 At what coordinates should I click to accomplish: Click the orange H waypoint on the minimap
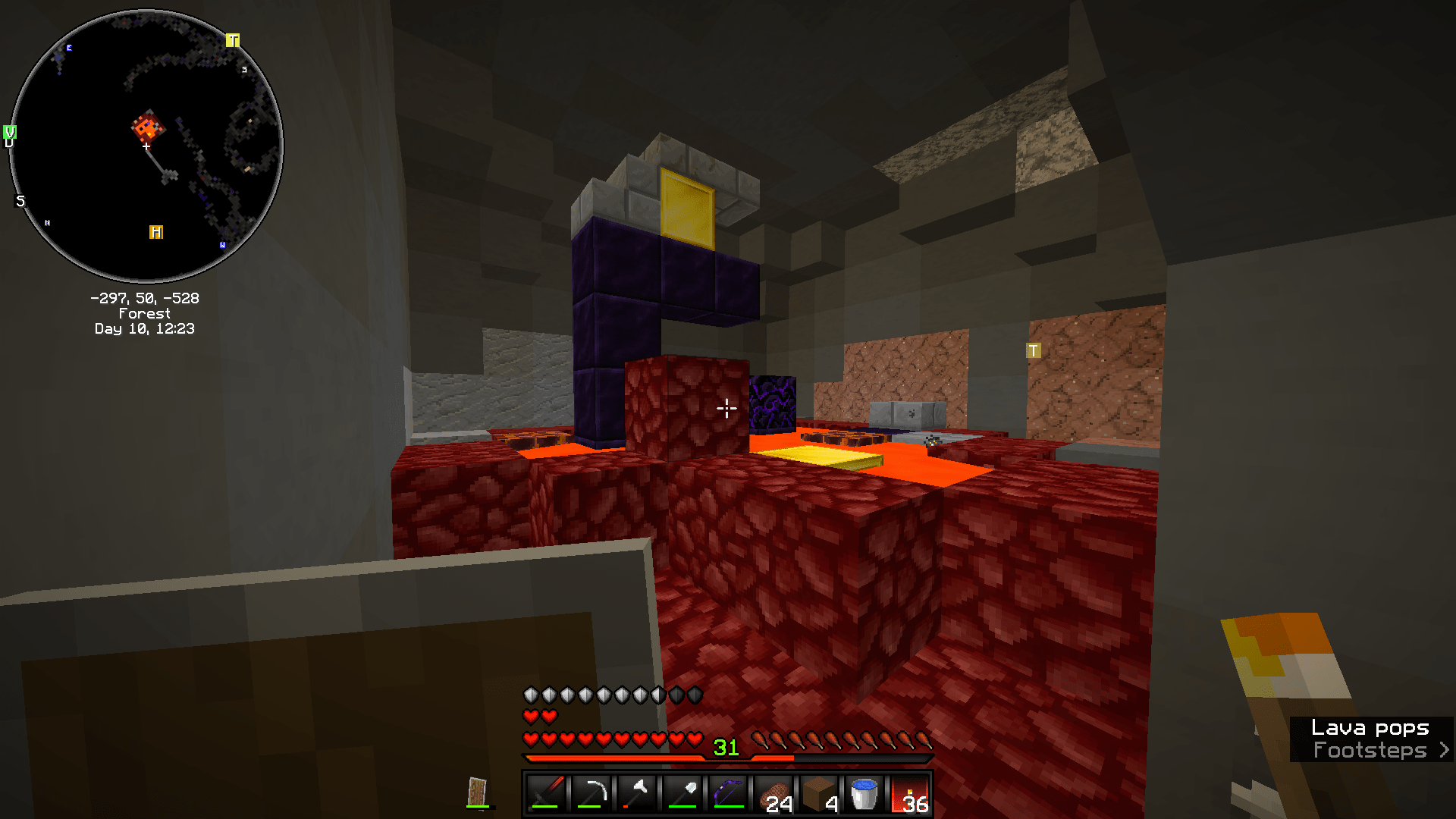pos(156,231)
